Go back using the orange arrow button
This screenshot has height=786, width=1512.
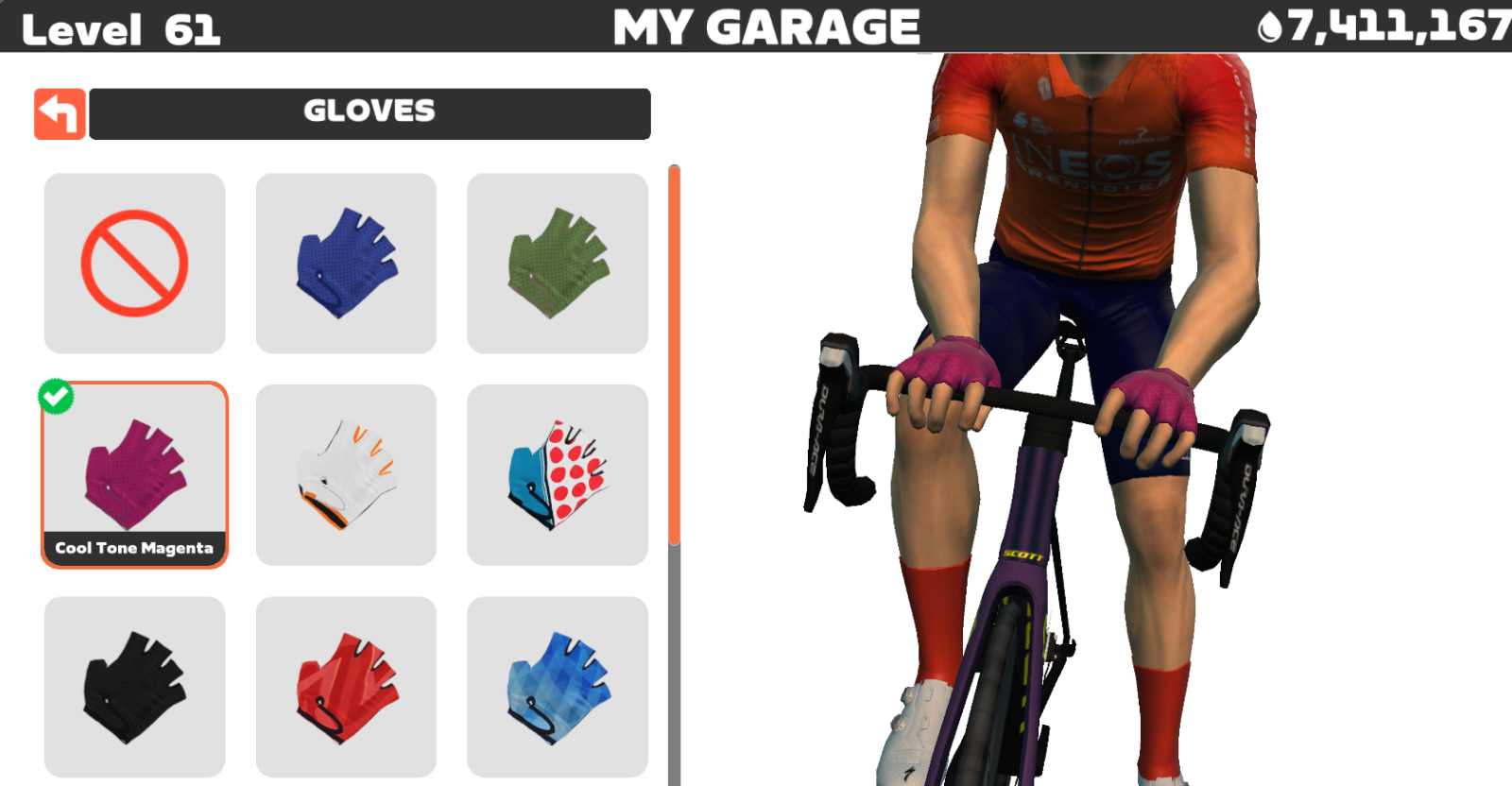(x=60, y=114)
